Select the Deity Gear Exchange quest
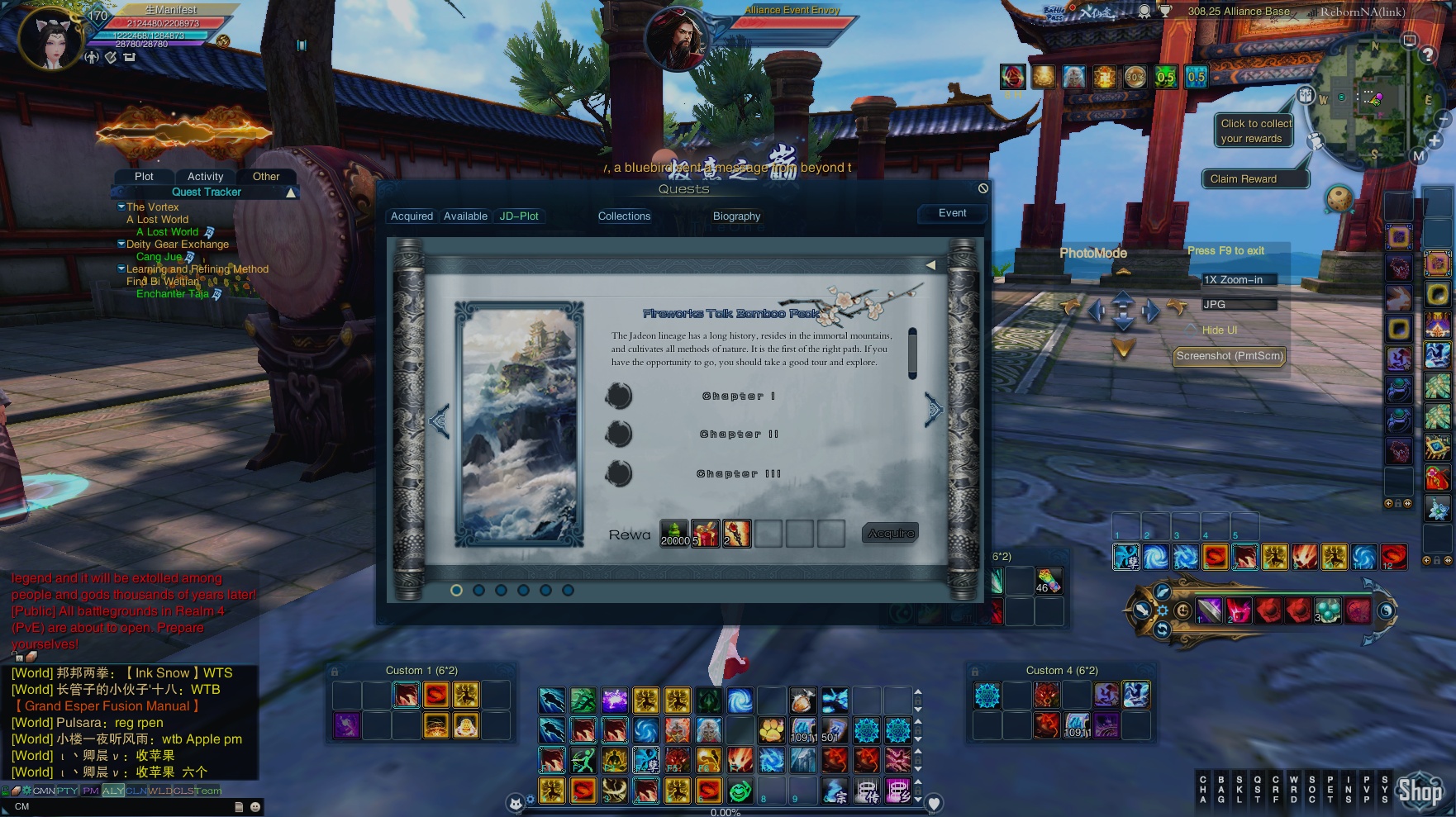Viewport: 1456px width, 817px height. point(178,245)
